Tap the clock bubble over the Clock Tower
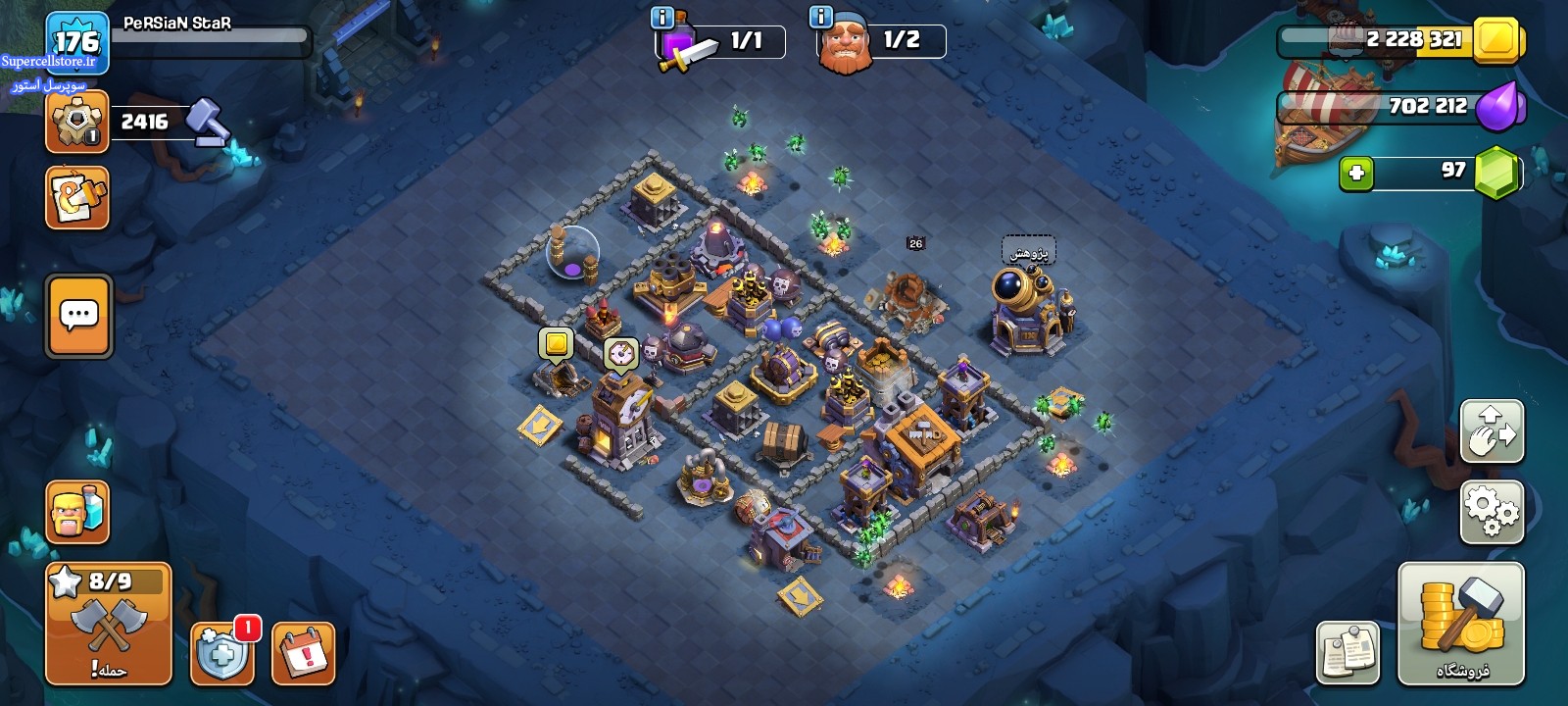Image resolution: width=1568 pixels, height=706 pixels. (620, 353)
